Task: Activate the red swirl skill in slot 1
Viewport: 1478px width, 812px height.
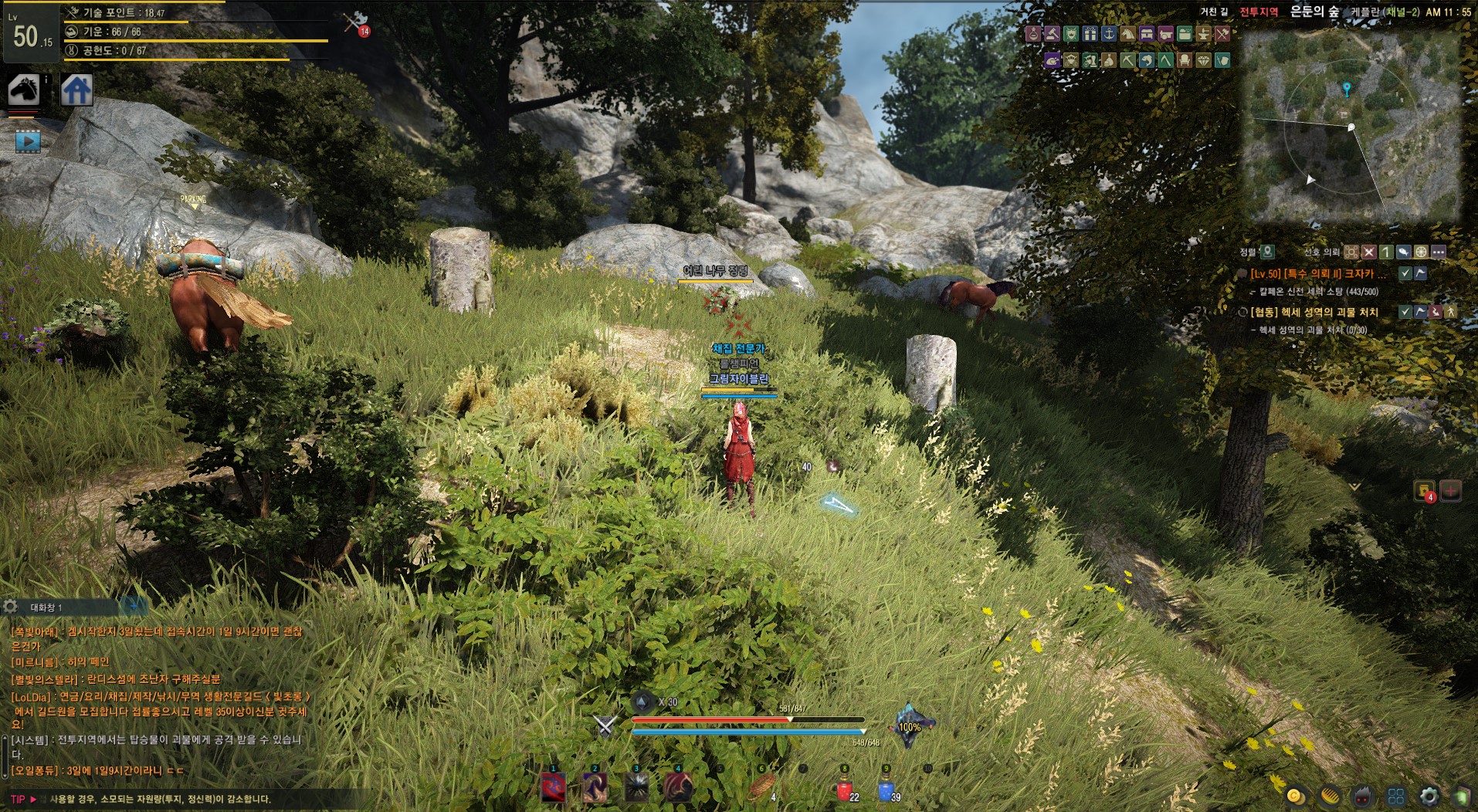Action: (554, 788)
